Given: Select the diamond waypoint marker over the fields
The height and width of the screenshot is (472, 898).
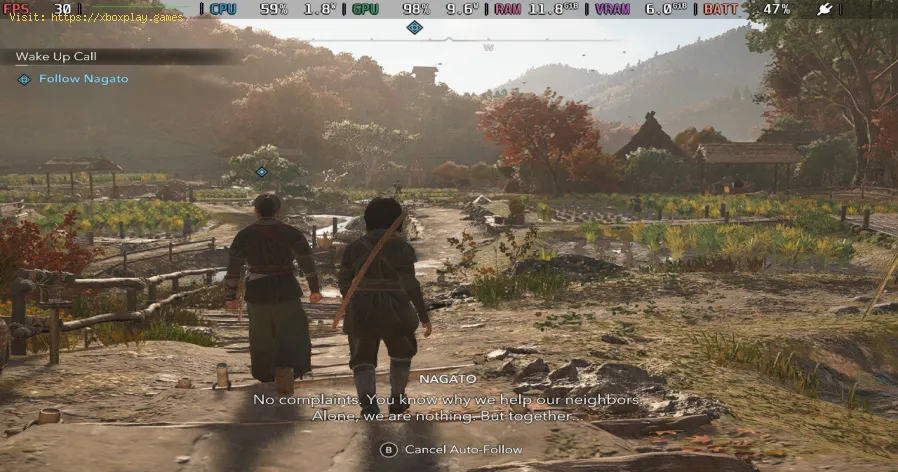Looking at the screenshot, I should tap(262, 172).
